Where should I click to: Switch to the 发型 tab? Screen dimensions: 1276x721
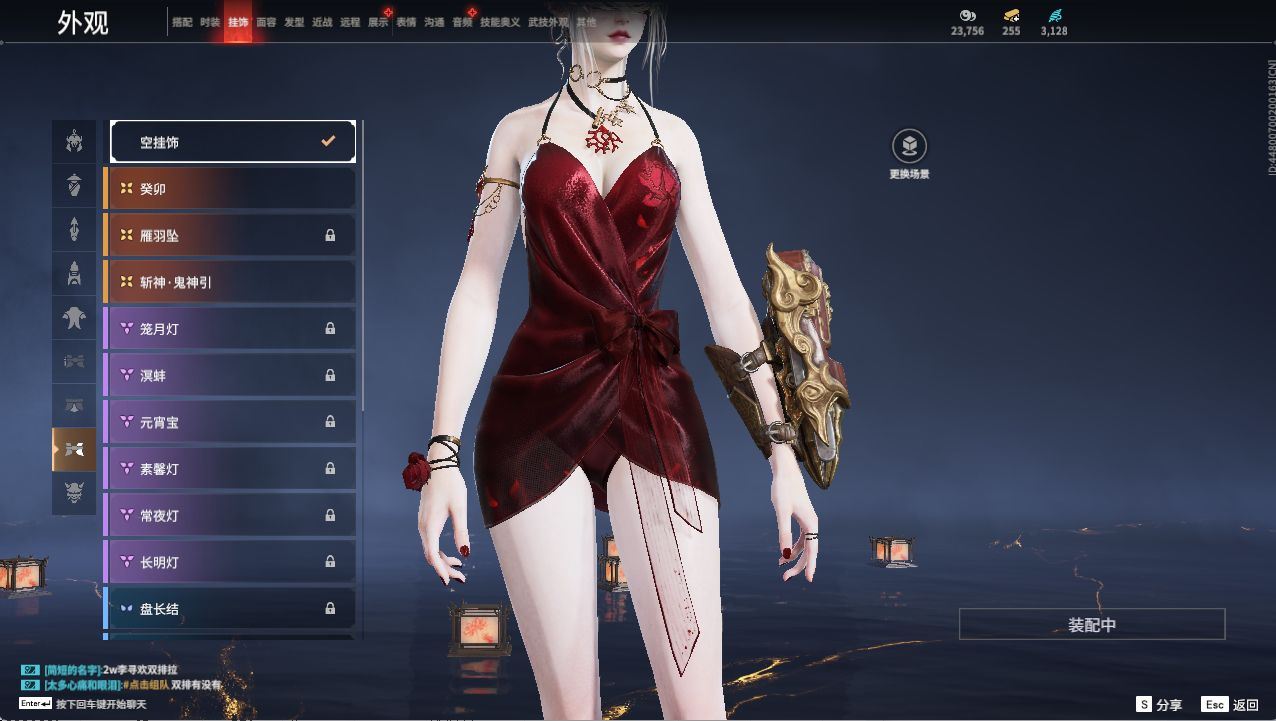(294, 22)
